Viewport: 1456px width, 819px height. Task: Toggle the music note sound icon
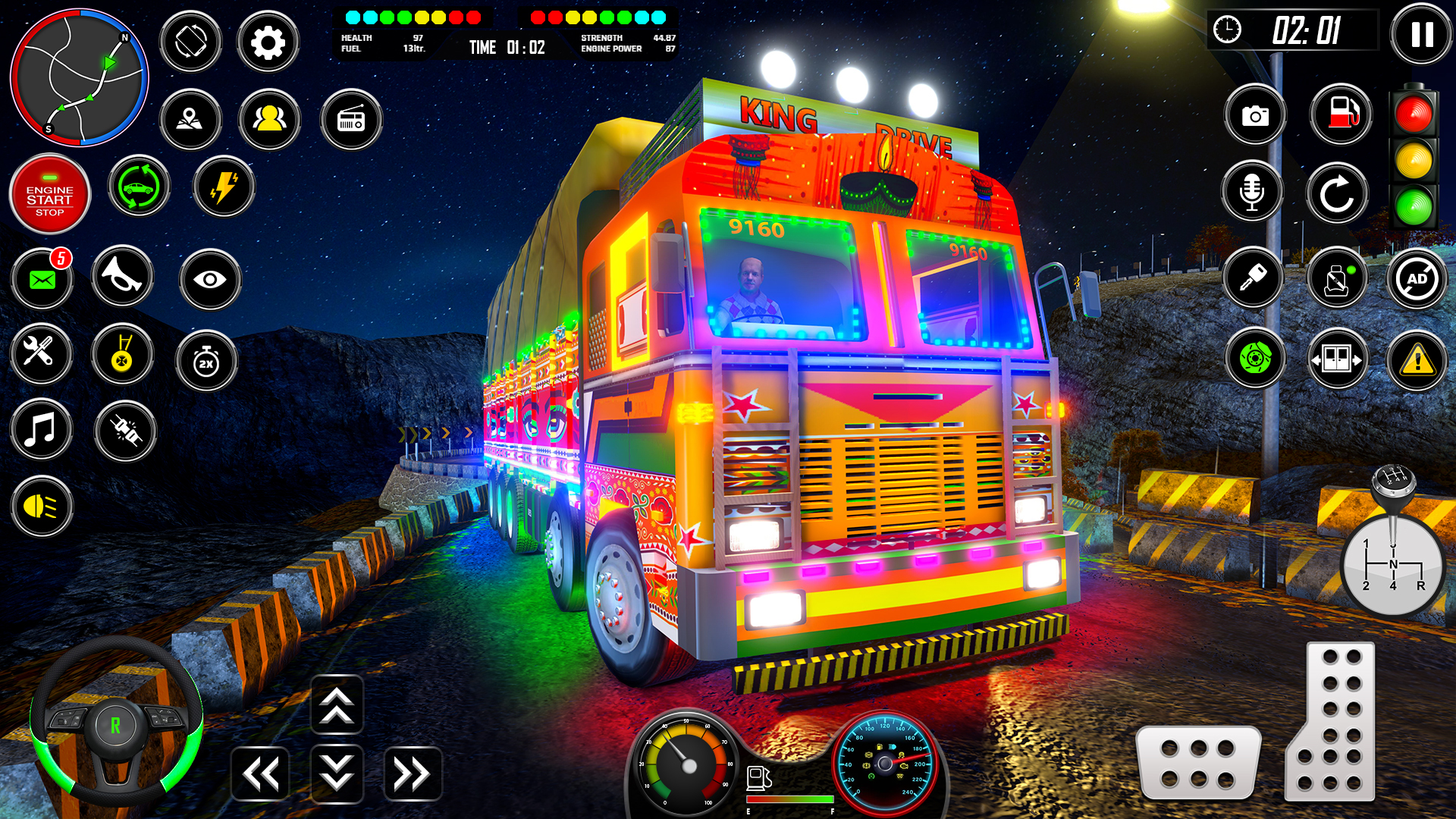[42, 431]
